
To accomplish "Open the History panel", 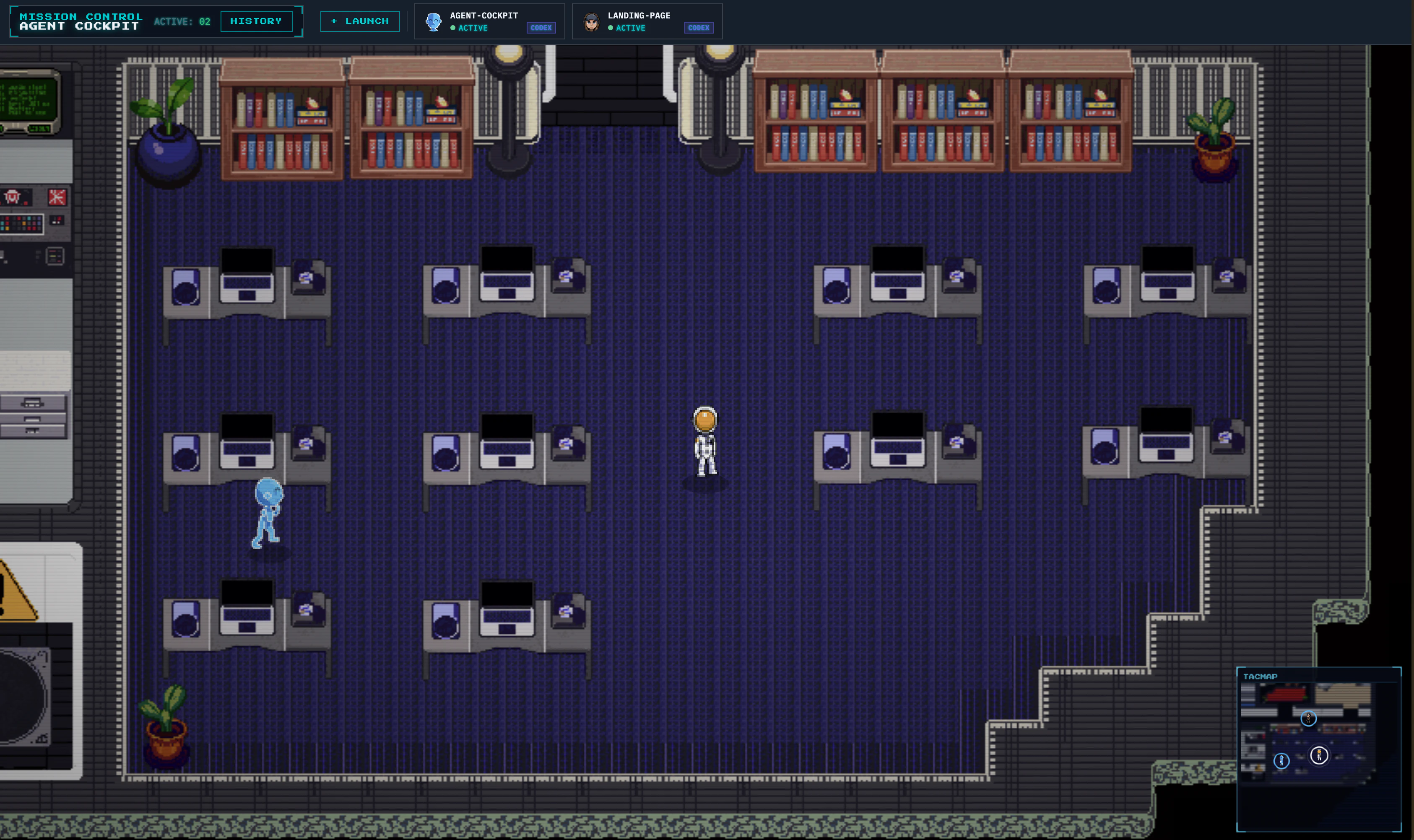I will [x=256, y=21].
